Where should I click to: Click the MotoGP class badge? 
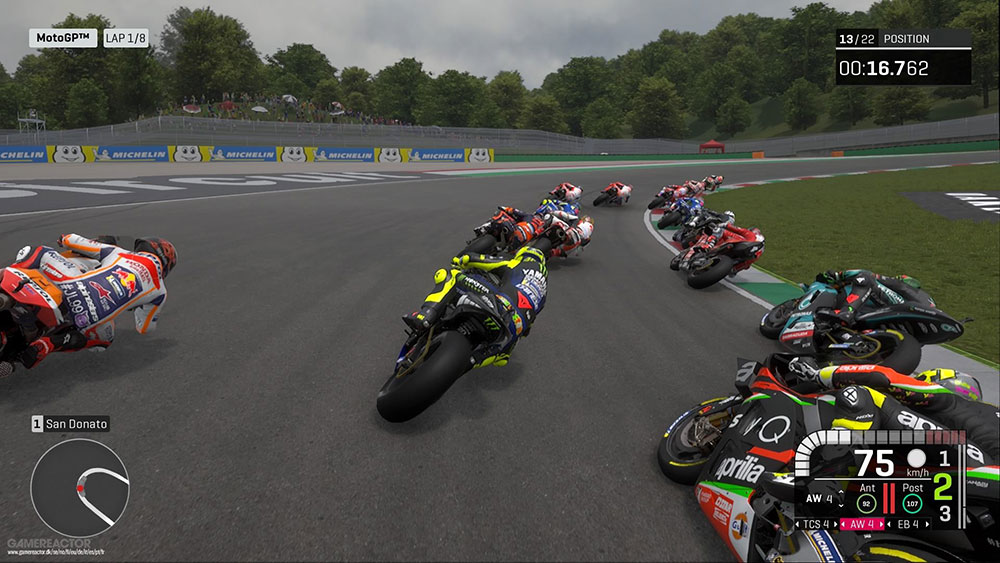click(62, 38)
